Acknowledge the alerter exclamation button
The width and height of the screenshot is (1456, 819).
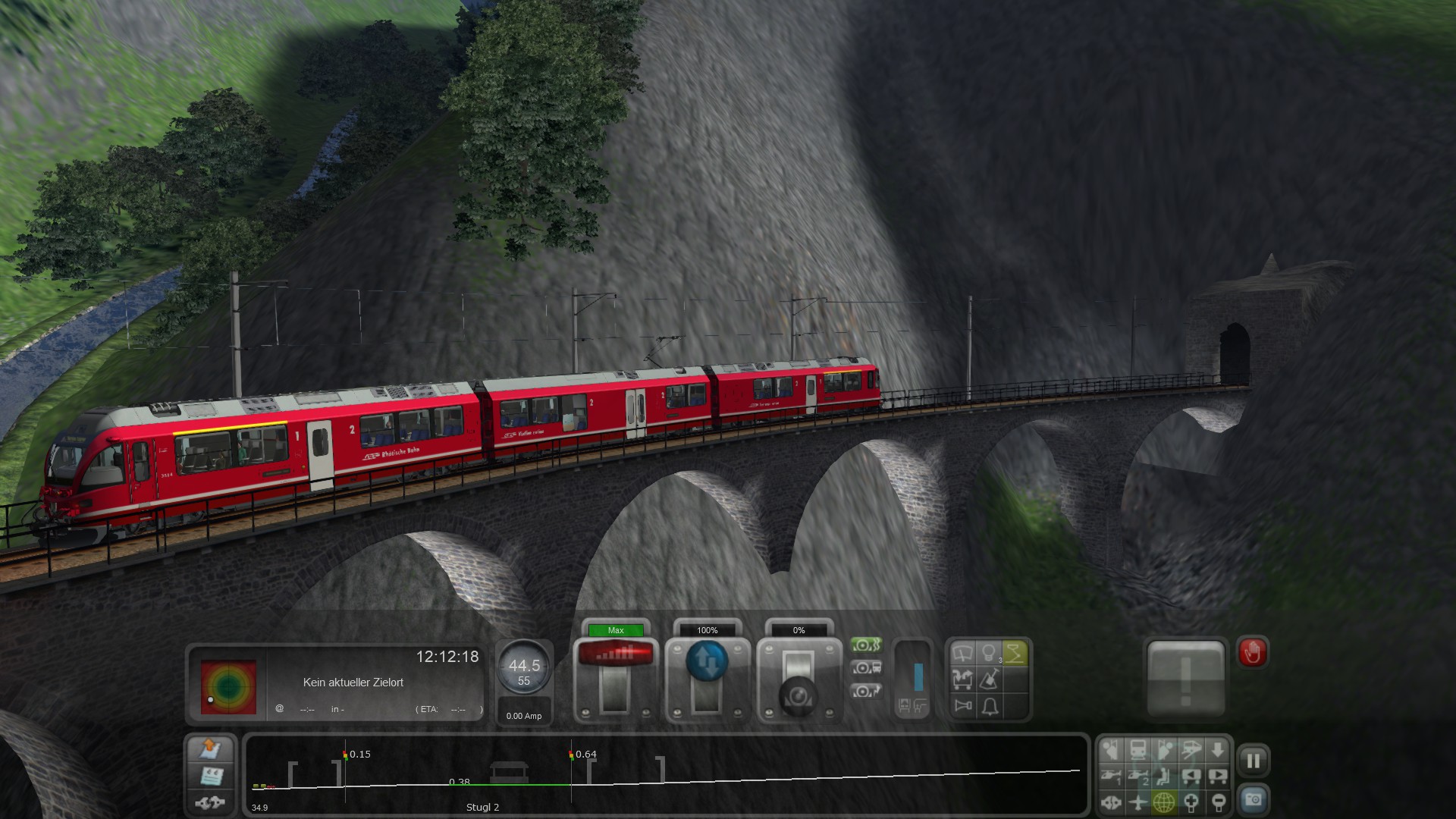tap(1185, 678)
